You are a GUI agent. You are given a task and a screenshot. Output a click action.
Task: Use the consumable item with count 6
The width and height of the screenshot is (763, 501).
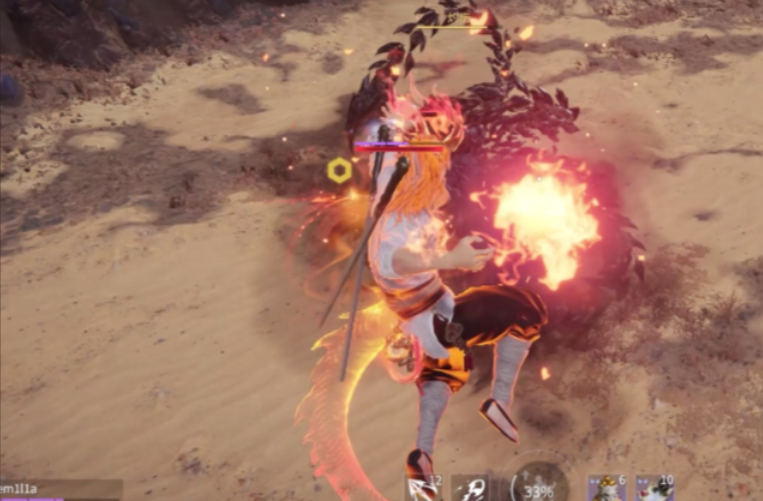(607, 487)
